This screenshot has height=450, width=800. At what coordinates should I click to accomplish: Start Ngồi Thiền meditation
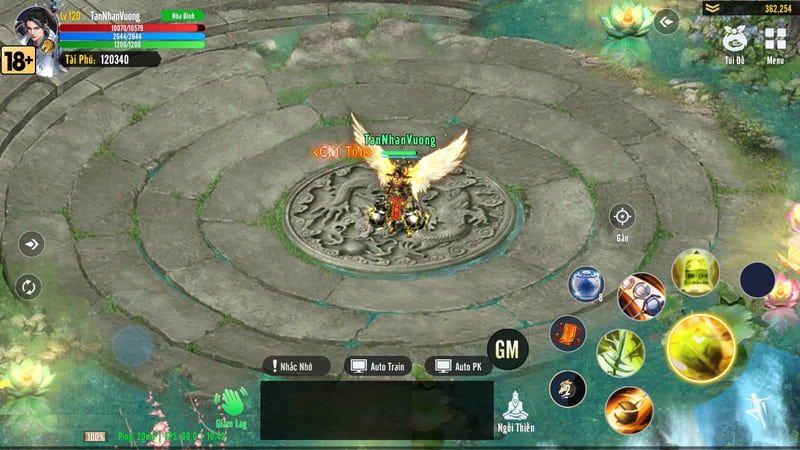(x=516, y=410)
